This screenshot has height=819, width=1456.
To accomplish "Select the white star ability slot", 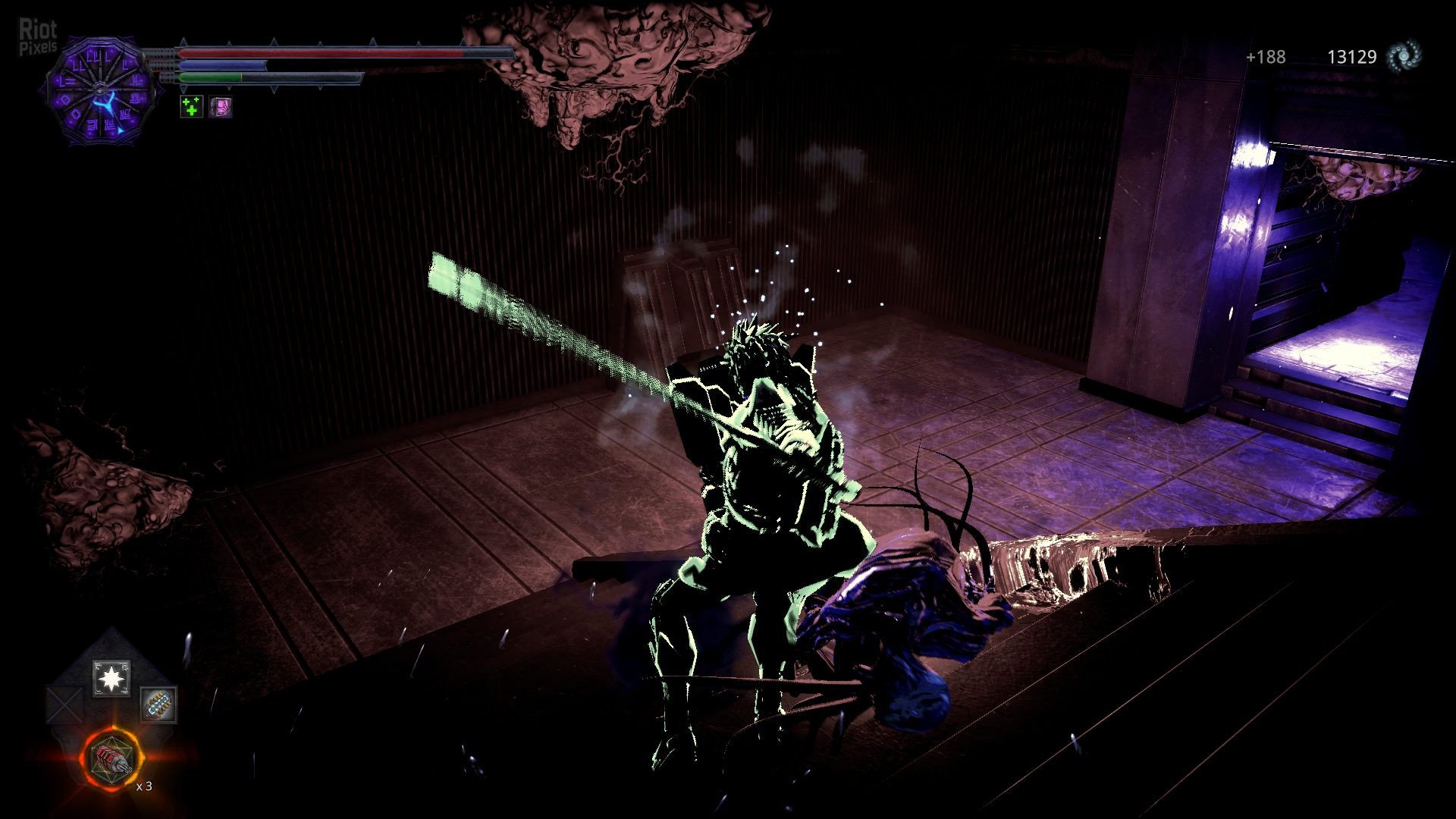I will tap(111, 679).
